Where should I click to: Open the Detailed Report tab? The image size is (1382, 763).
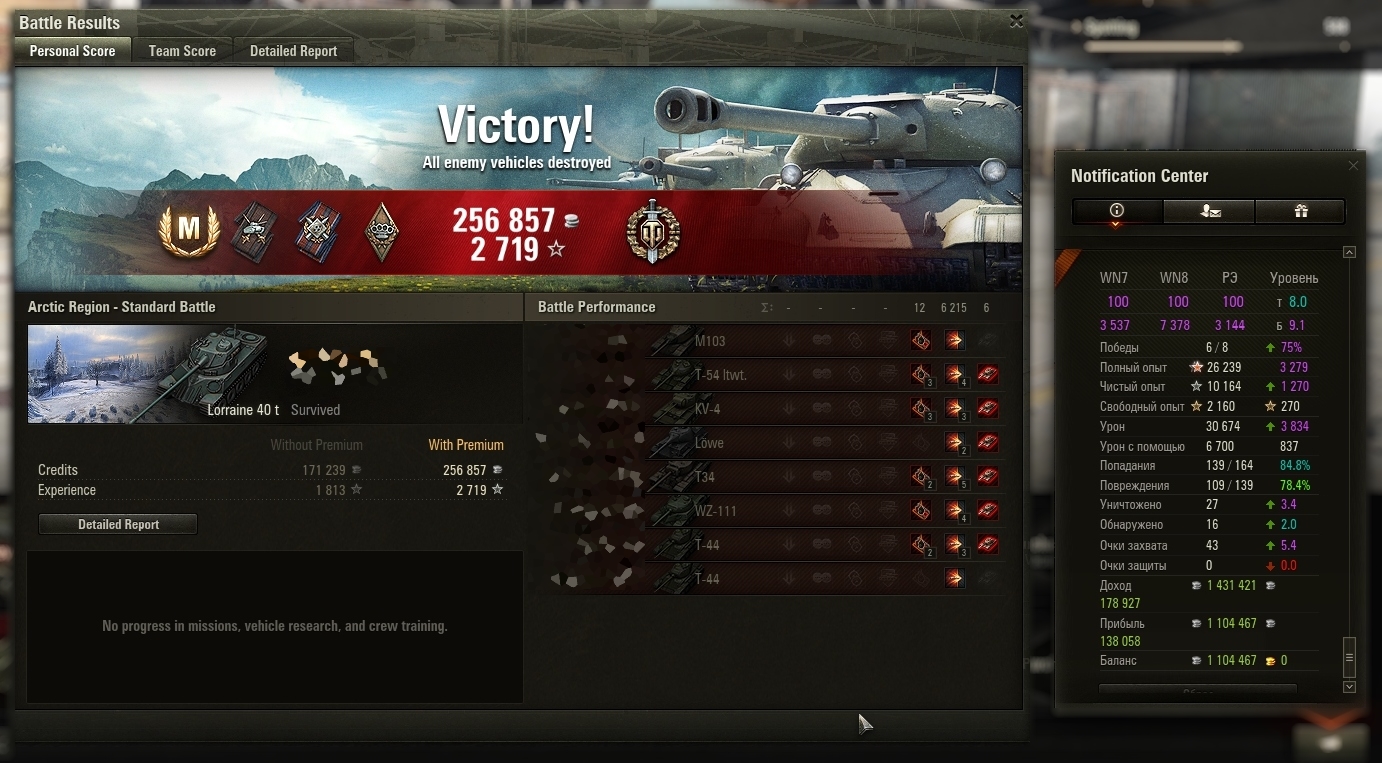click(x=293, y=51)
